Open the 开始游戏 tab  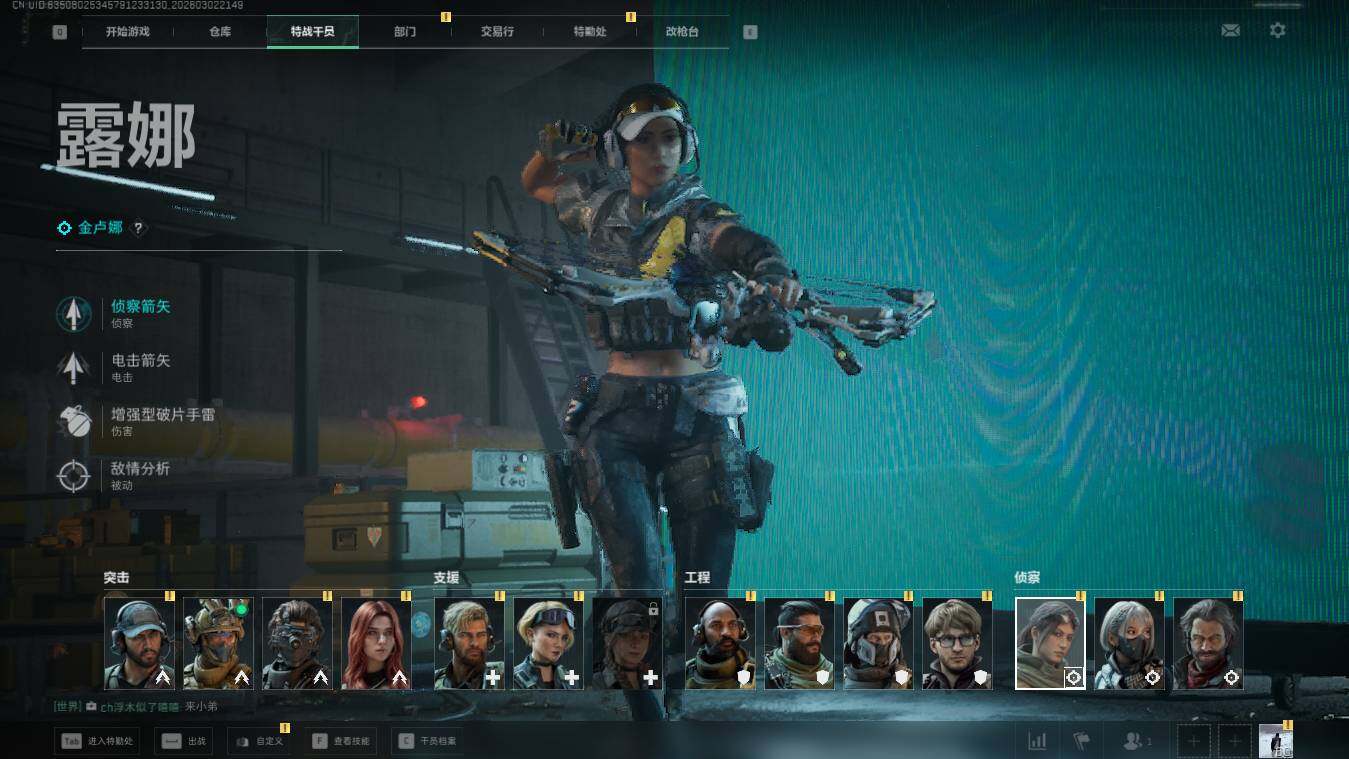click(x=128, y=31)
